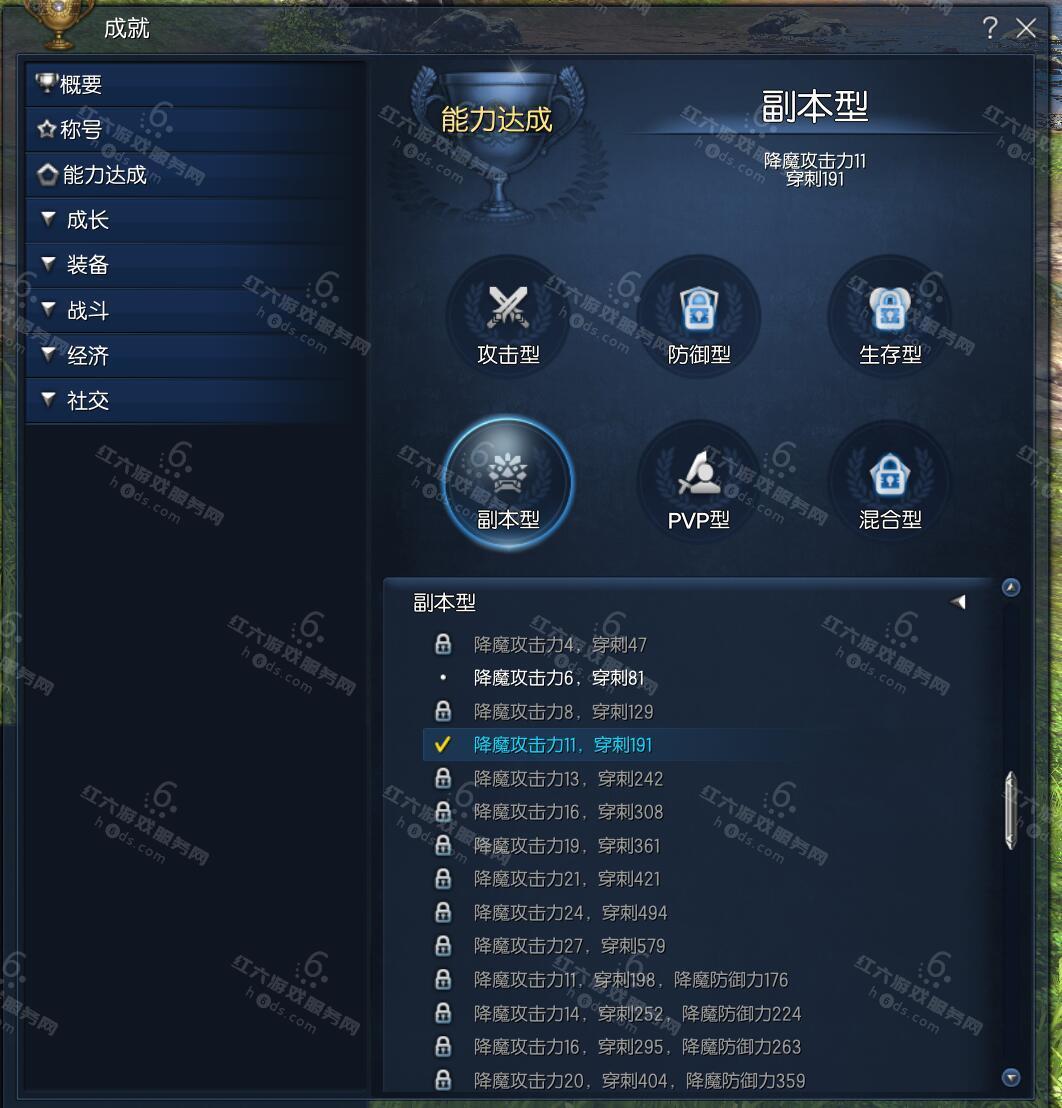Open the help question mark
Viewport: 1062px width, 1108px height.
click(x=989, y=28)
